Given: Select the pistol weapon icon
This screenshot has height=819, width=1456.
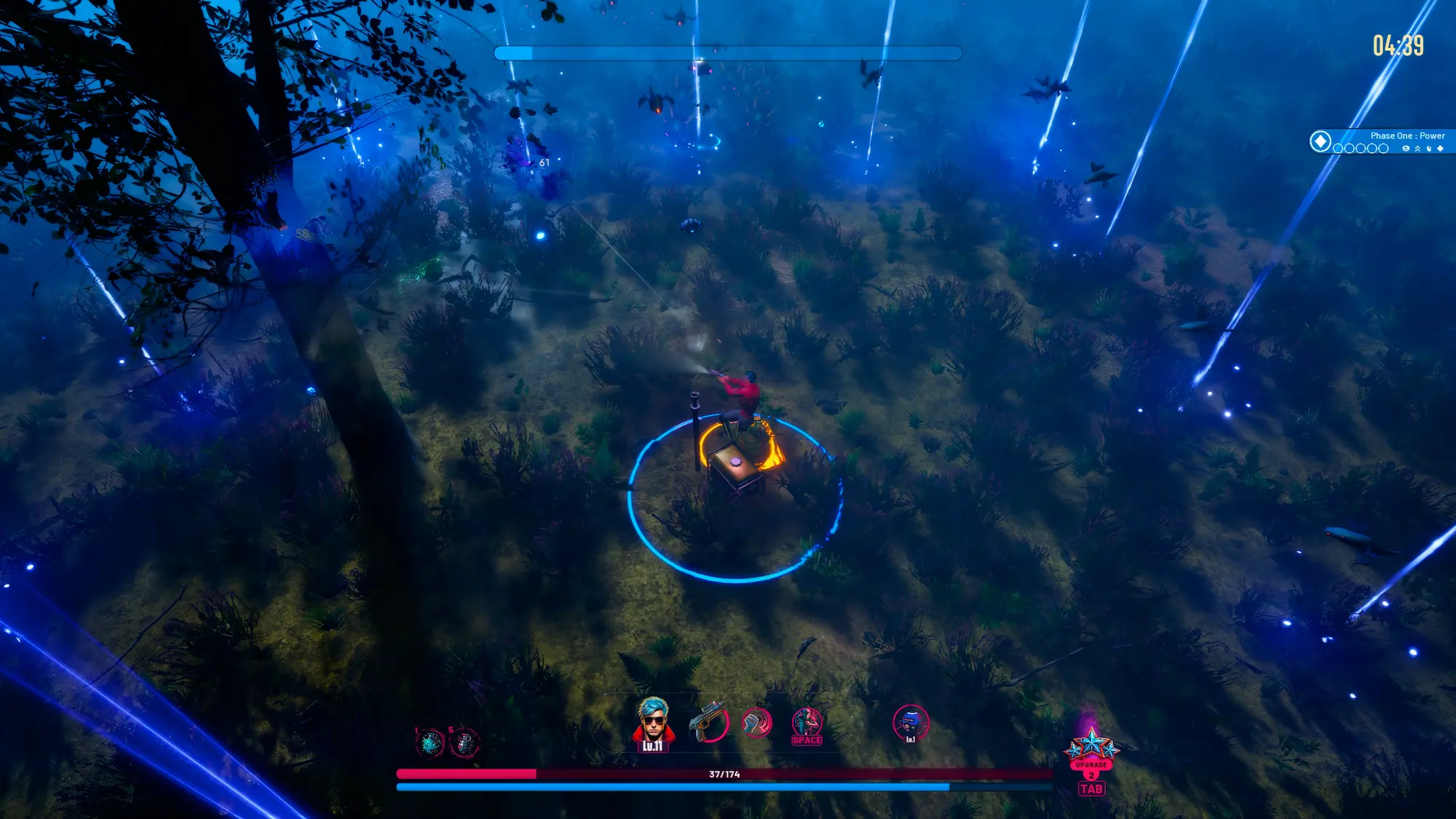Looking at the screenshot, I should [708, 721].
